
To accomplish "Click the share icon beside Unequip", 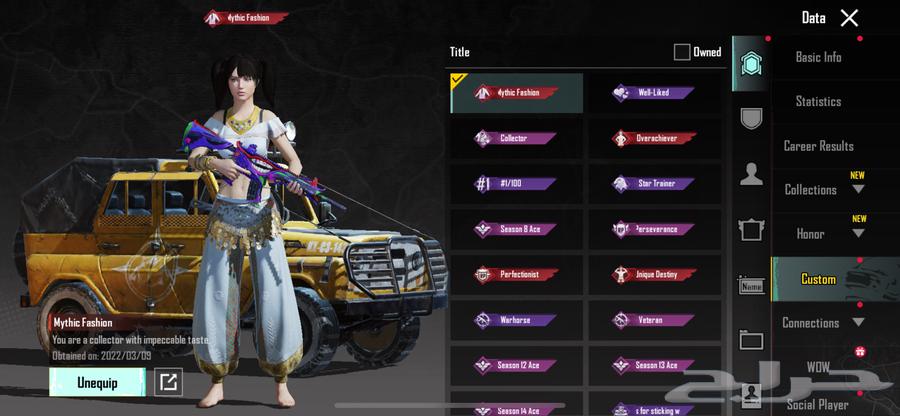I will click(167, 382).
